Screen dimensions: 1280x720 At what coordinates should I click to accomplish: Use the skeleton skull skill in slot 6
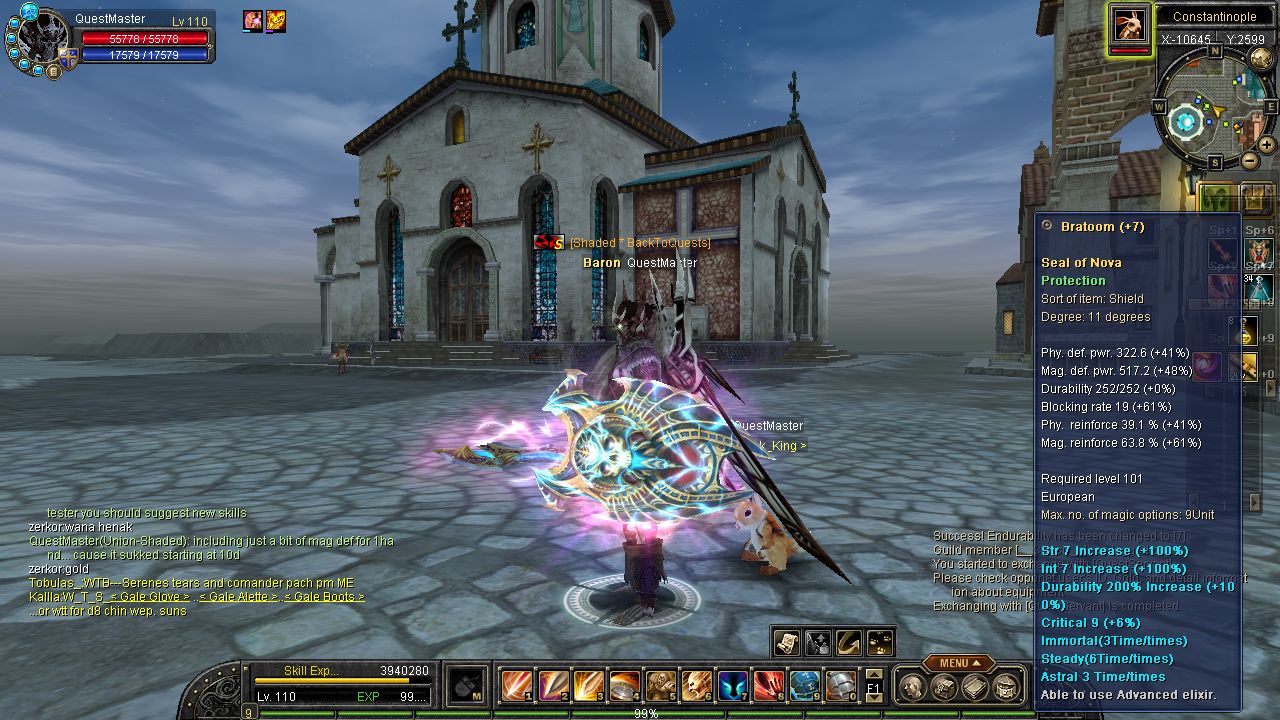click(697, 686)
